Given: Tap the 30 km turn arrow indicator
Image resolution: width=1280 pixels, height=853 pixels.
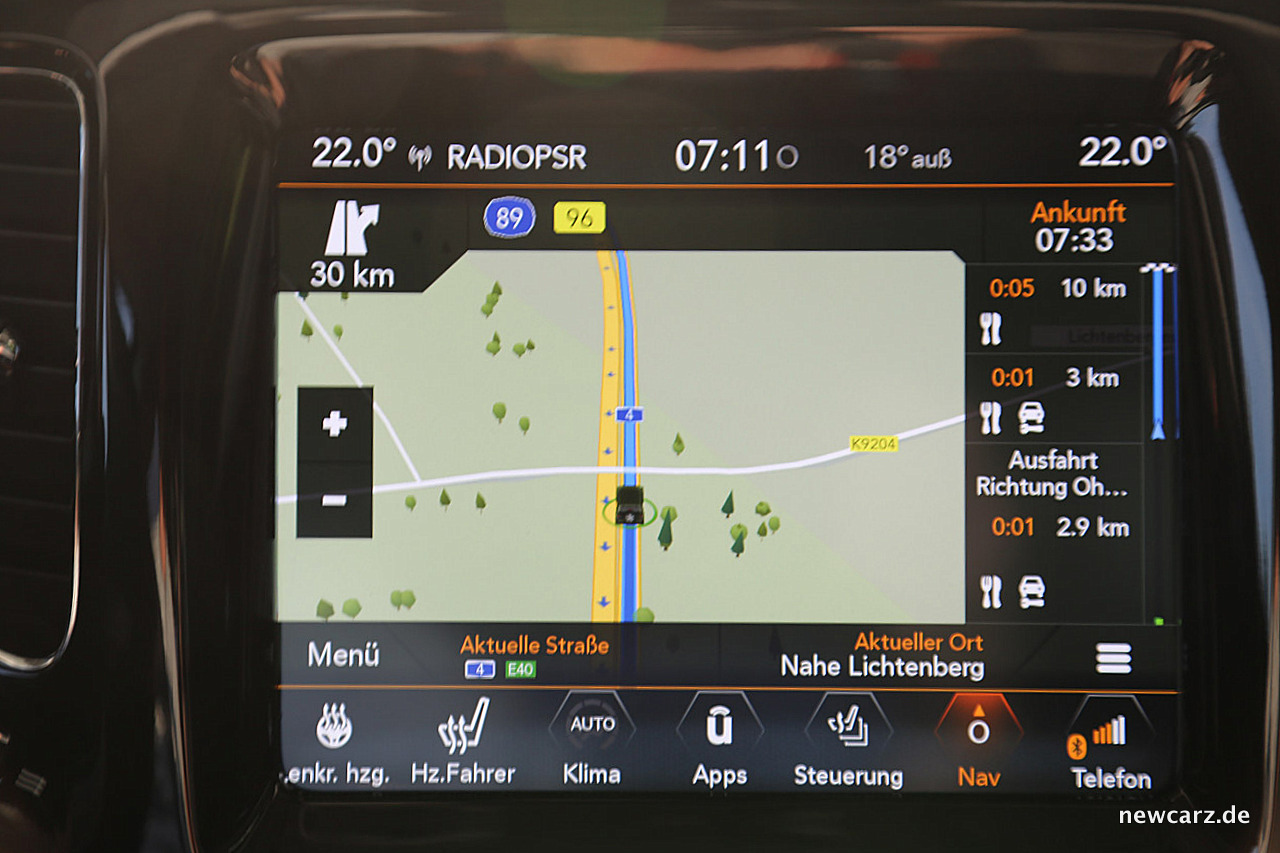Looking at the screenshot, I should point(352,244).
